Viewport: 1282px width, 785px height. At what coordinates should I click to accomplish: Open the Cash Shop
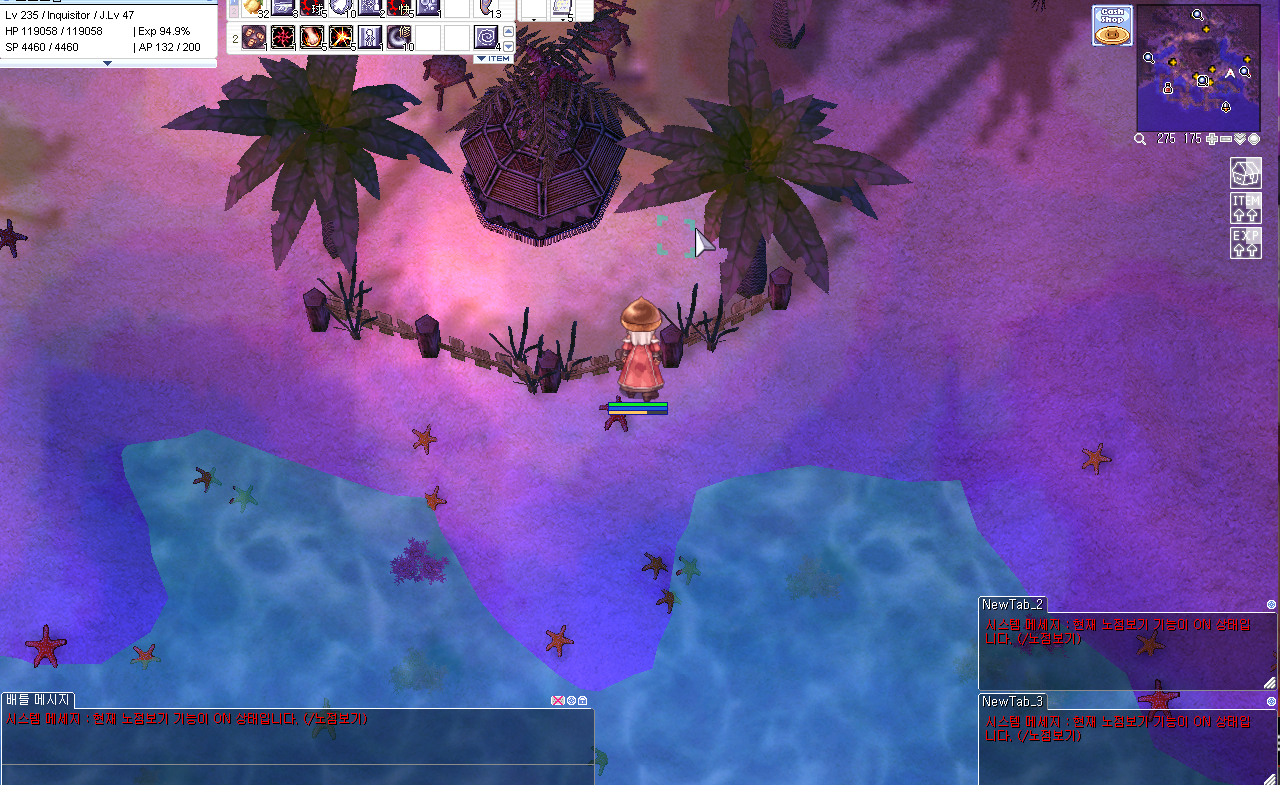tap(1111, 26)
